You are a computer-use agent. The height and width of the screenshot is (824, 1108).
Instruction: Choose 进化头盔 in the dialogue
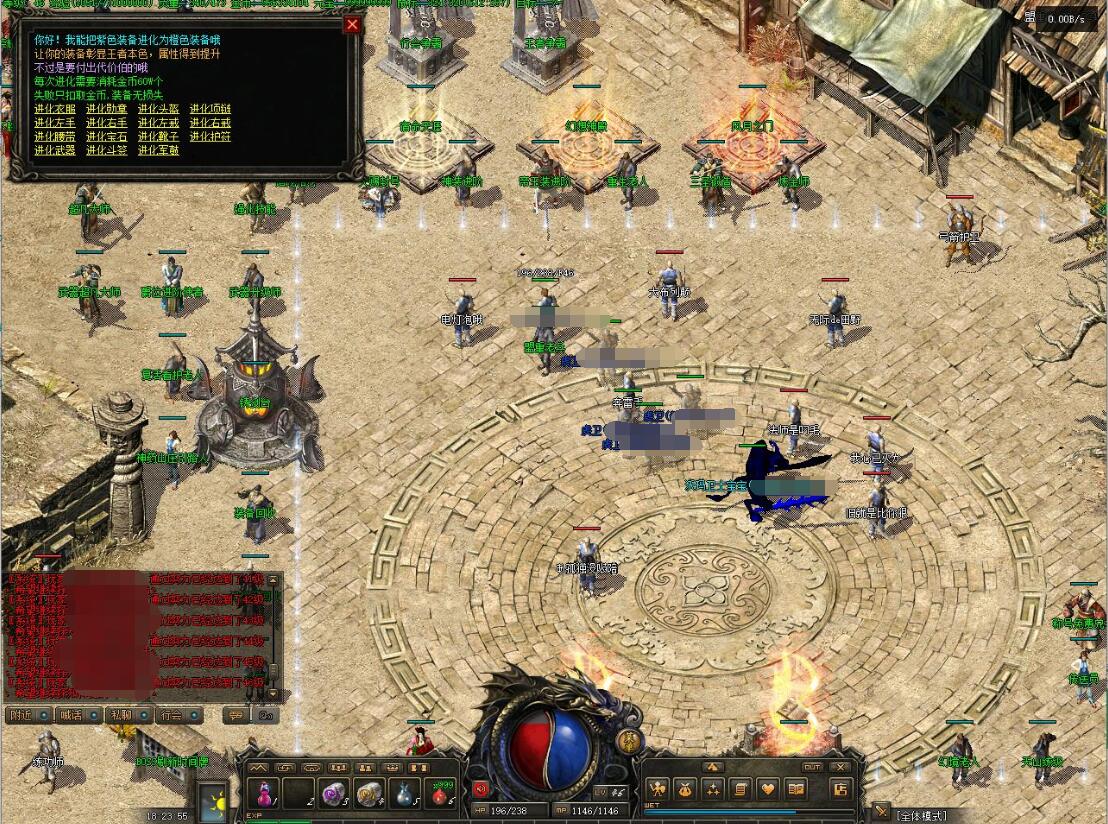click(x=159, y=109)
